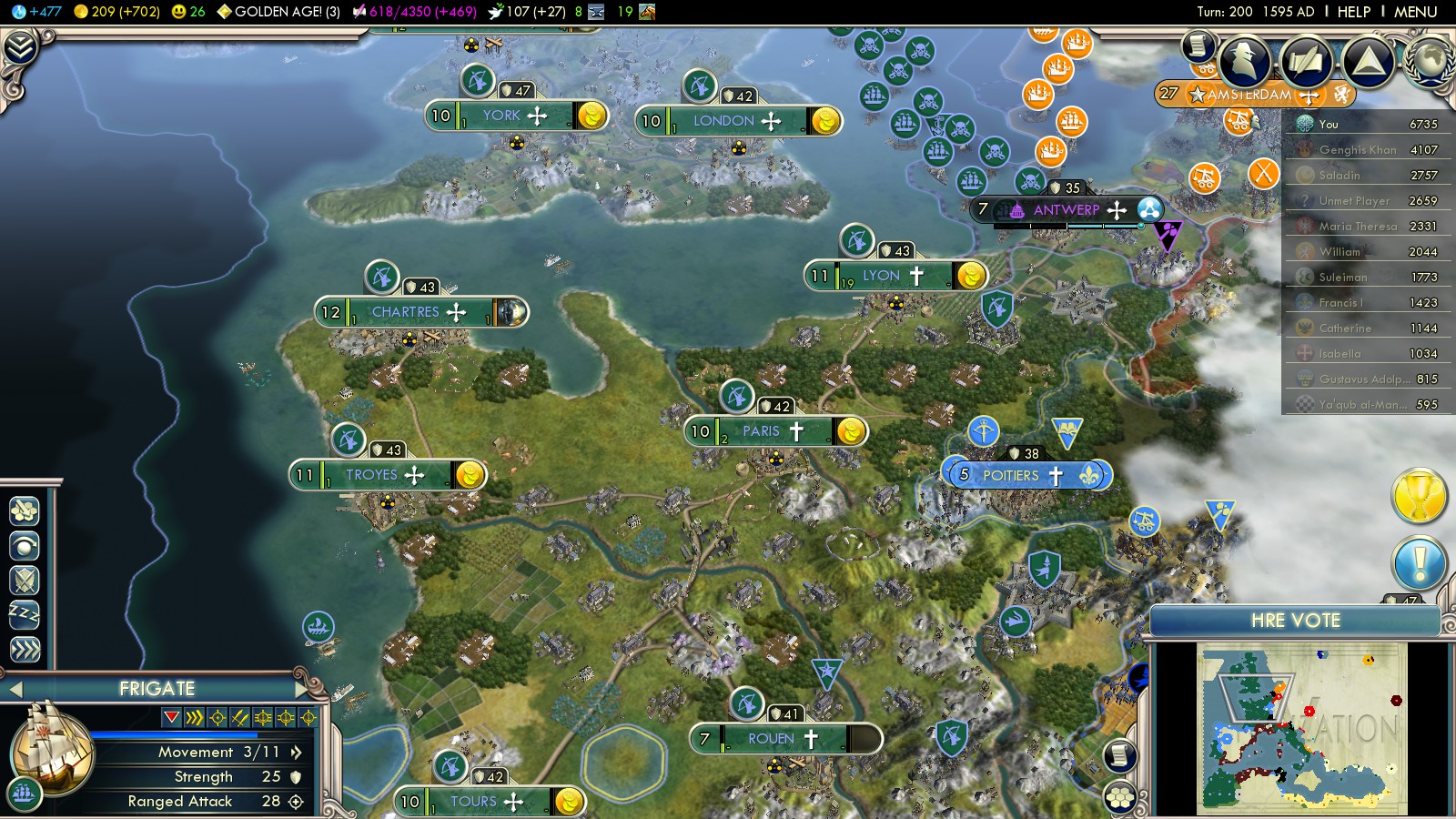1456x819 pixels.
Task: Open social policies scroll-and-quill button
Action: tap(1306, 60)
